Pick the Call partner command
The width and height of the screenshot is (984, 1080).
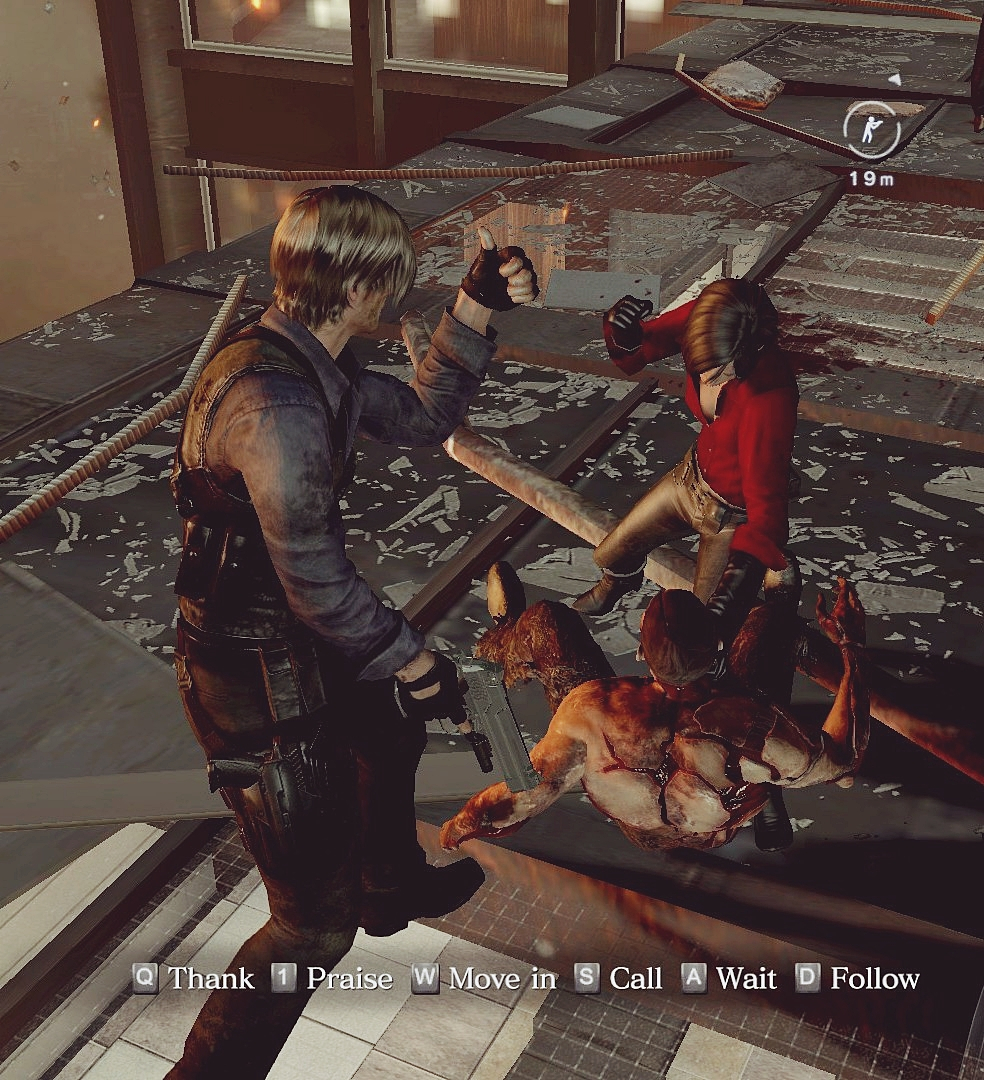(619, 978)
